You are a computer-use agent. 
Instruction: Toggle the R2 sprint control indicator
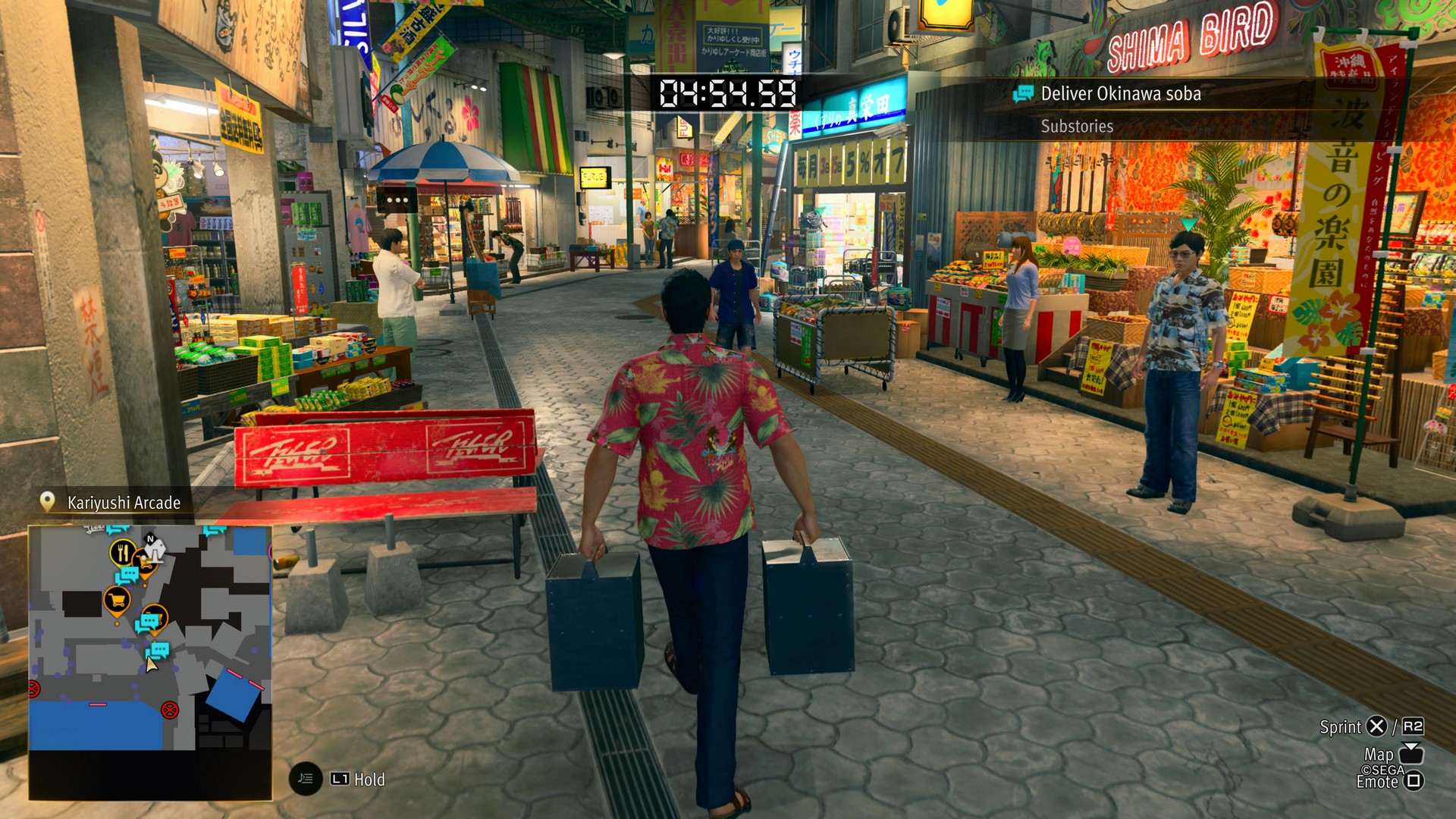click(x=1413, y=726)
